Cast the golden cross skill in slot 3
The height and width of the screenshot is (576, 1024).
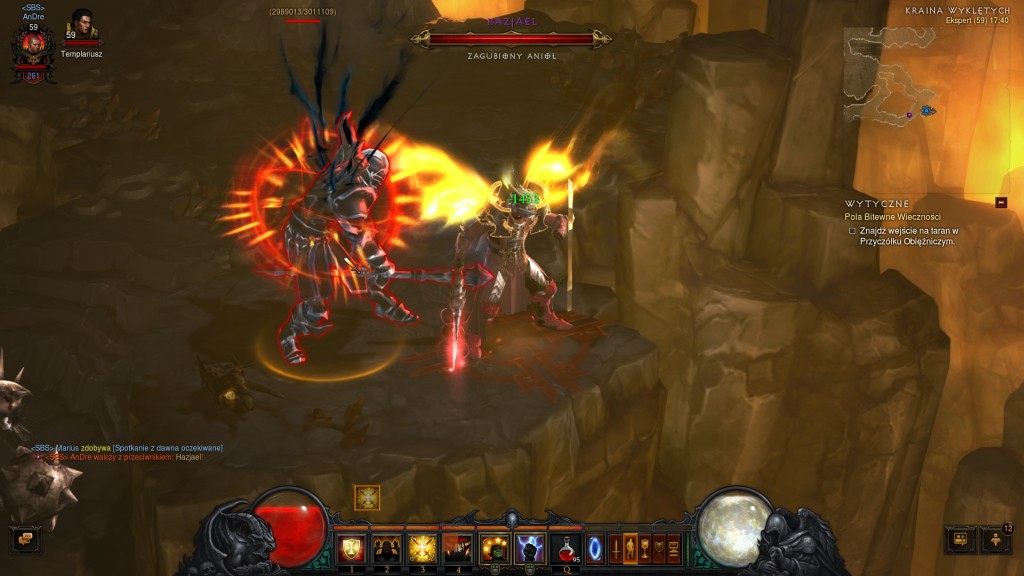click(x=421, y=548)
